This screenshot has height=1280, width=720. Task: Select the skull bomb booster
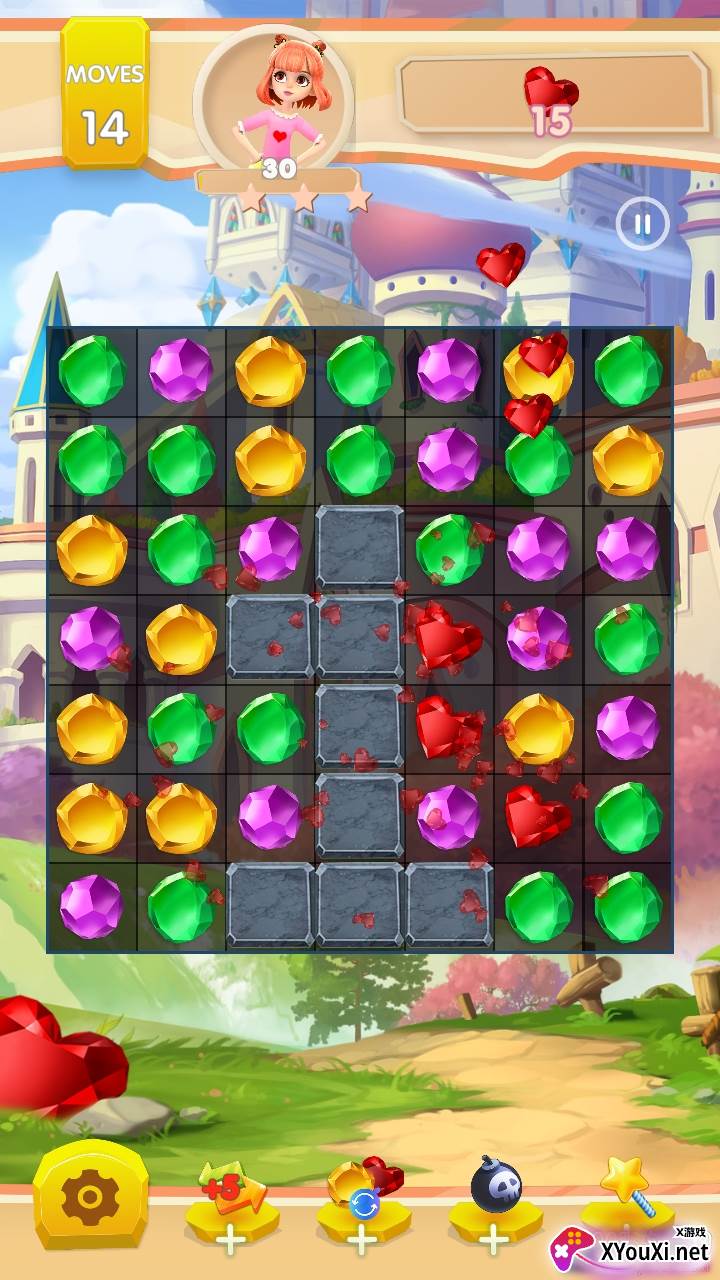click(495, 1204)
